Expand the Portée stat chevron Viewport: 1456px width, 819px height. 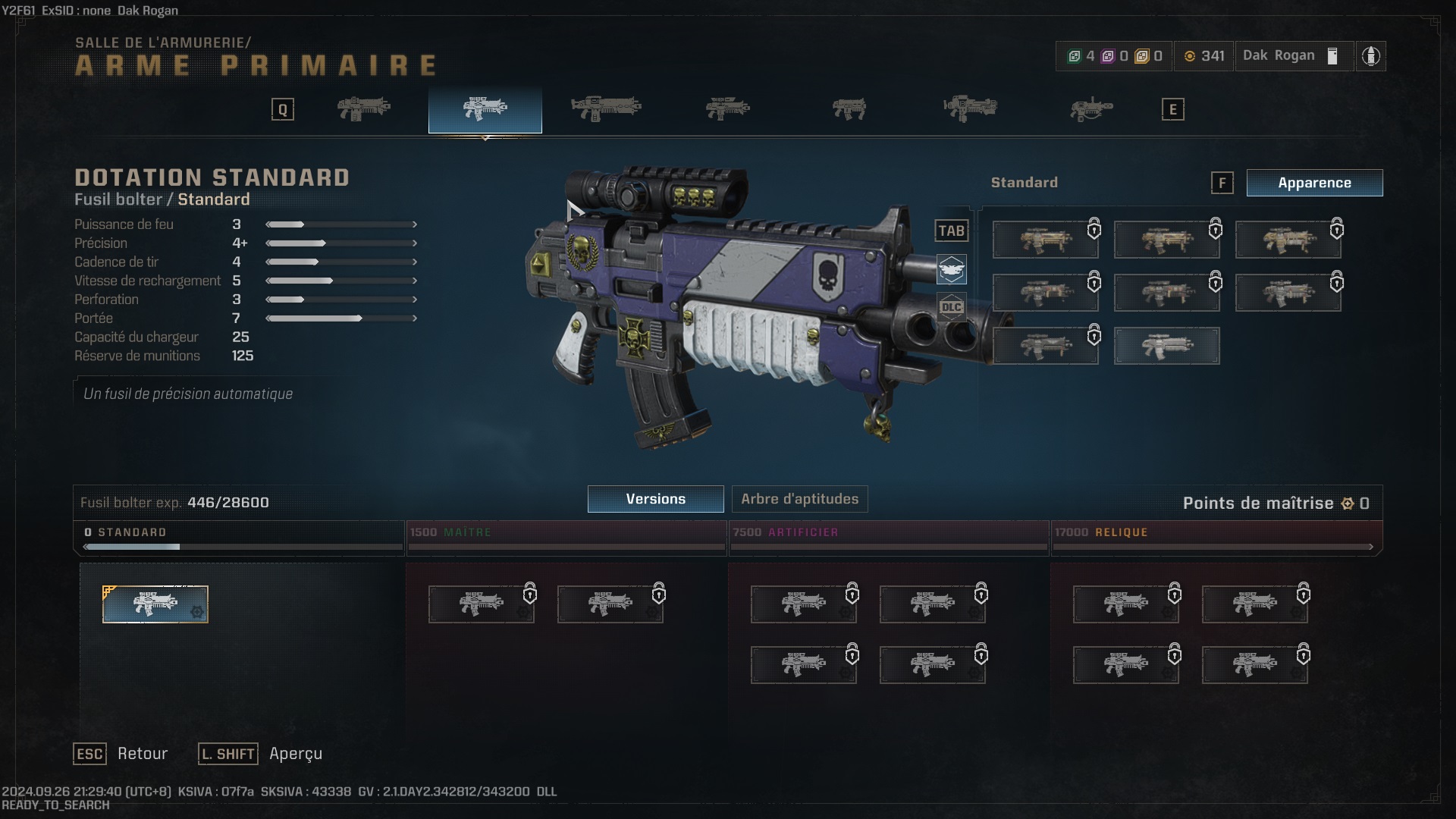[x=414, y=318]
